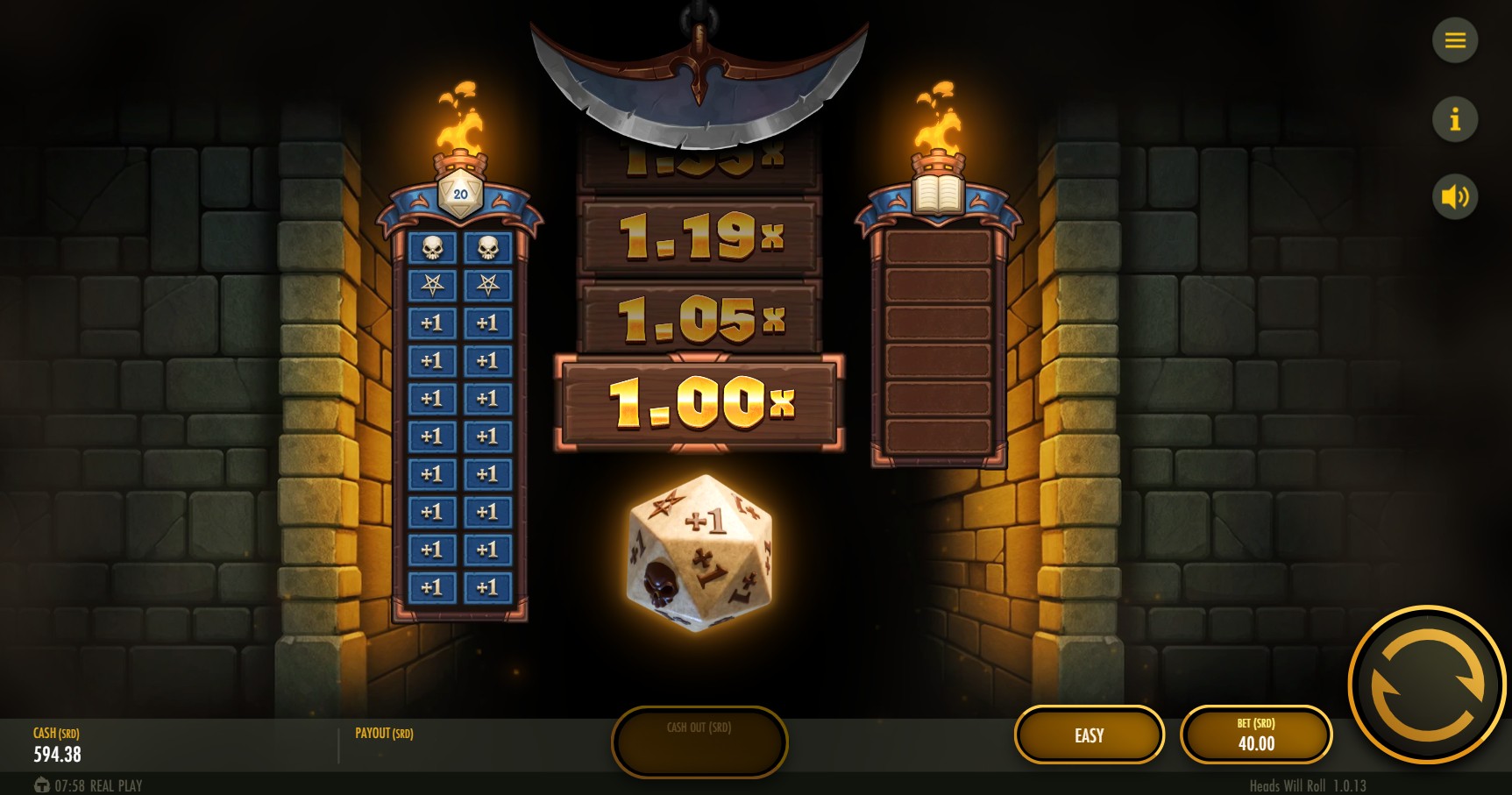This screenshot has width=1512, height=795.
Task: Toggle the sound speaker button
Action: point(1455,196)
